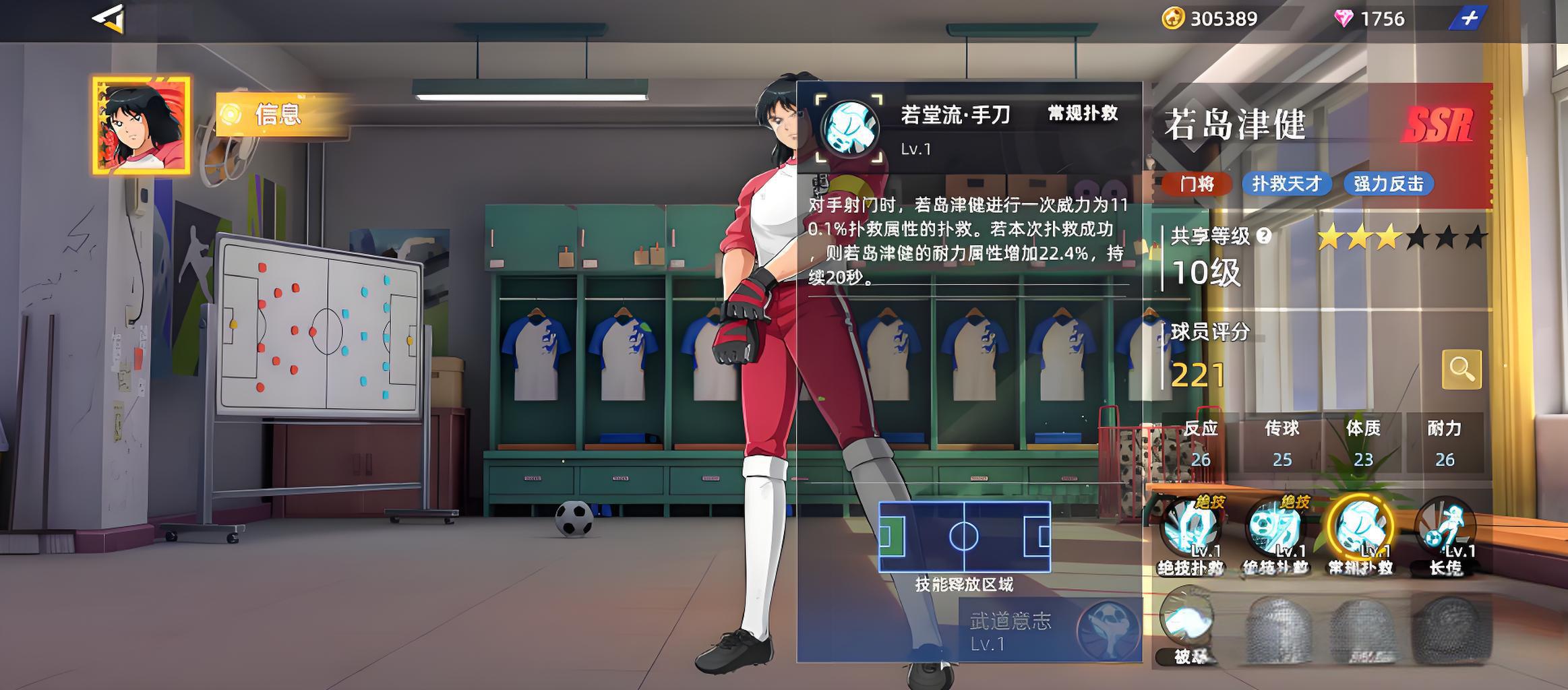
Task: Add diamonds with the blue plus button
Action: coord(1469,18)
